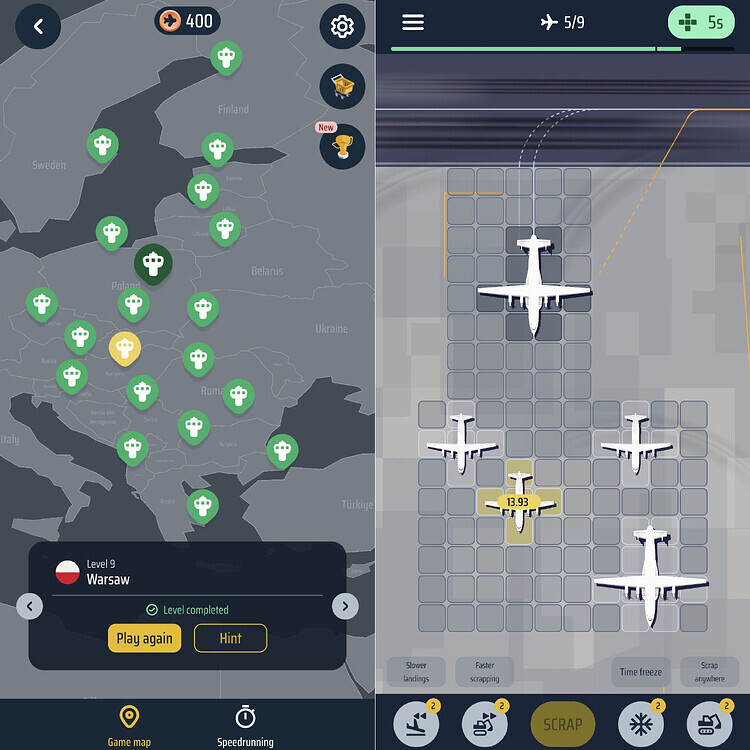Go to the previous level arrow
Image resolution: width=750 pixels, height=750 pixels.
pyautogui.click(x=30, y=605)
